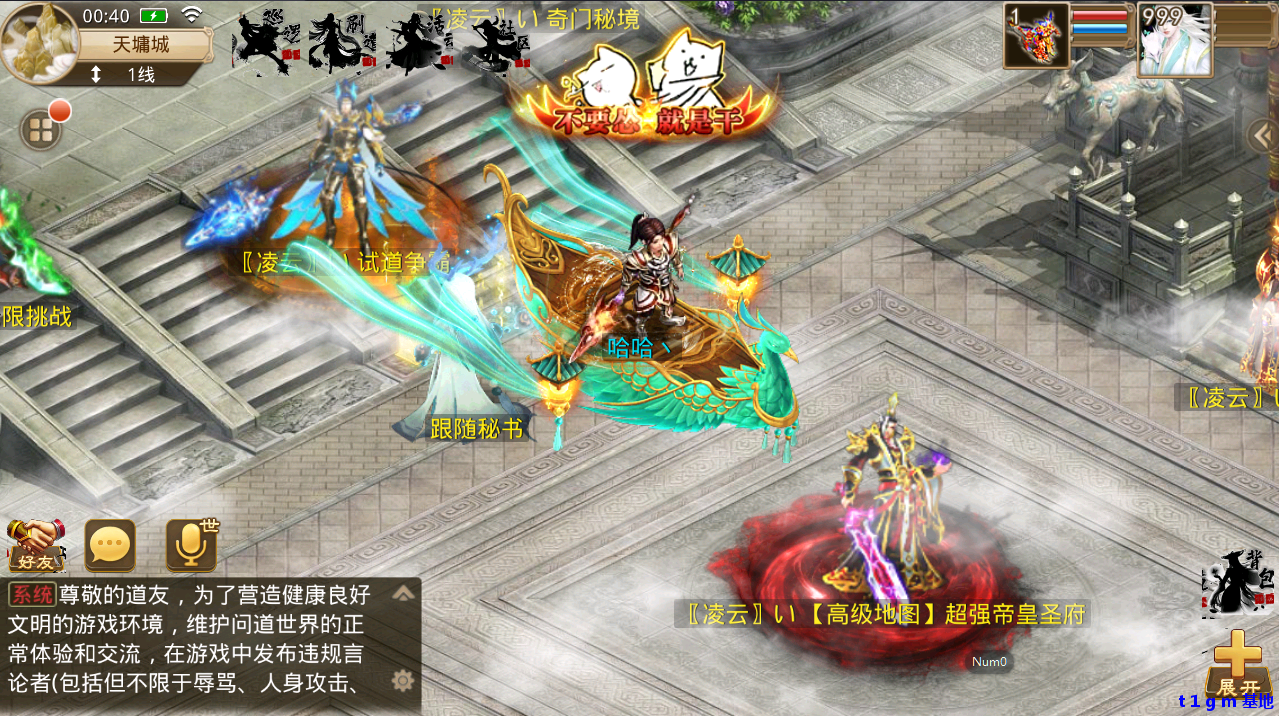Click the 展开 plus expand button
This screenshot has height=716, width=1279.
click(1238, 665)
